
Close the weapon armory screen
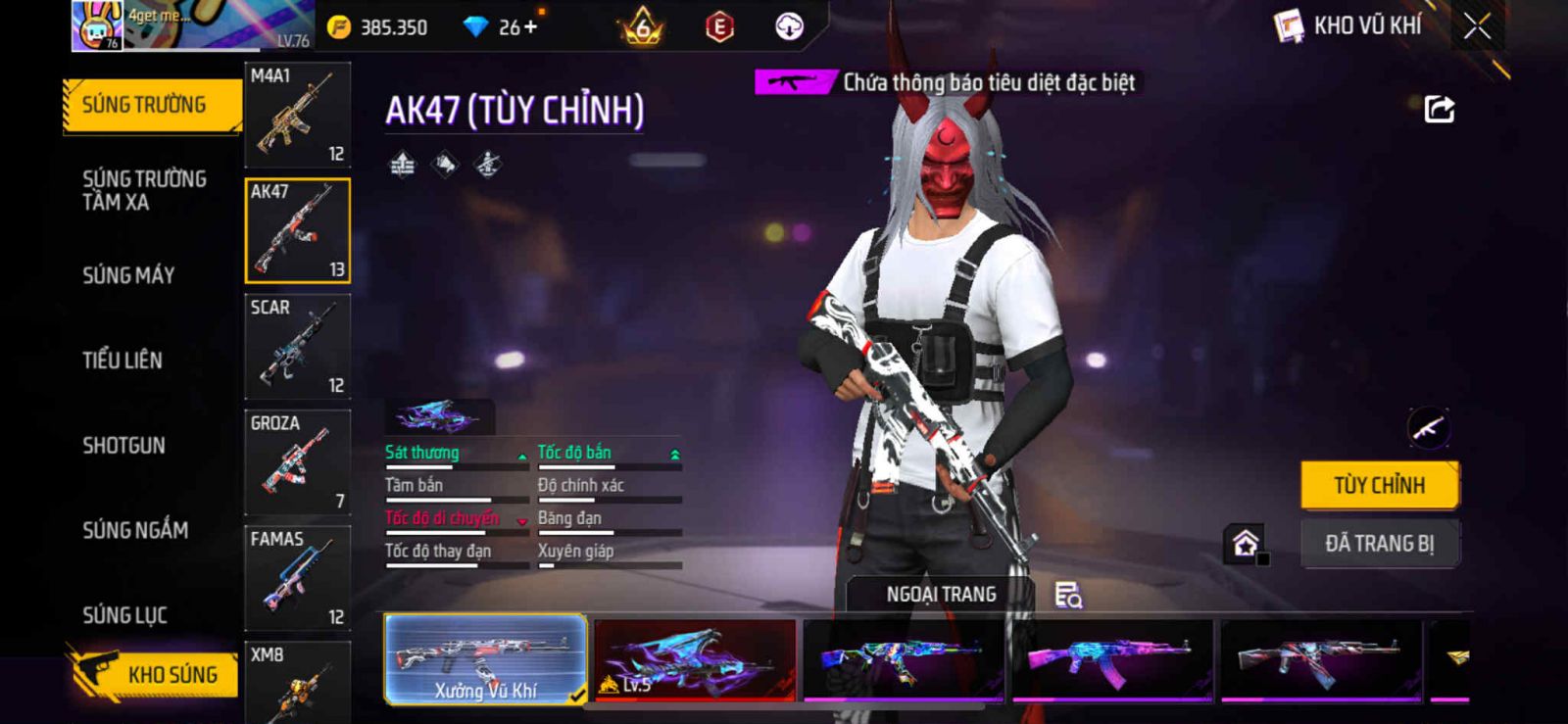coord(1477,26)
